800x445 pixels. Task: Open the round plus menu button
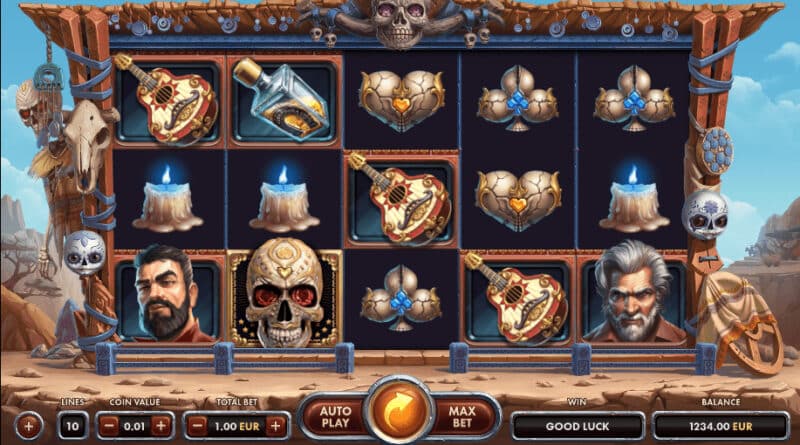[28, 426]
